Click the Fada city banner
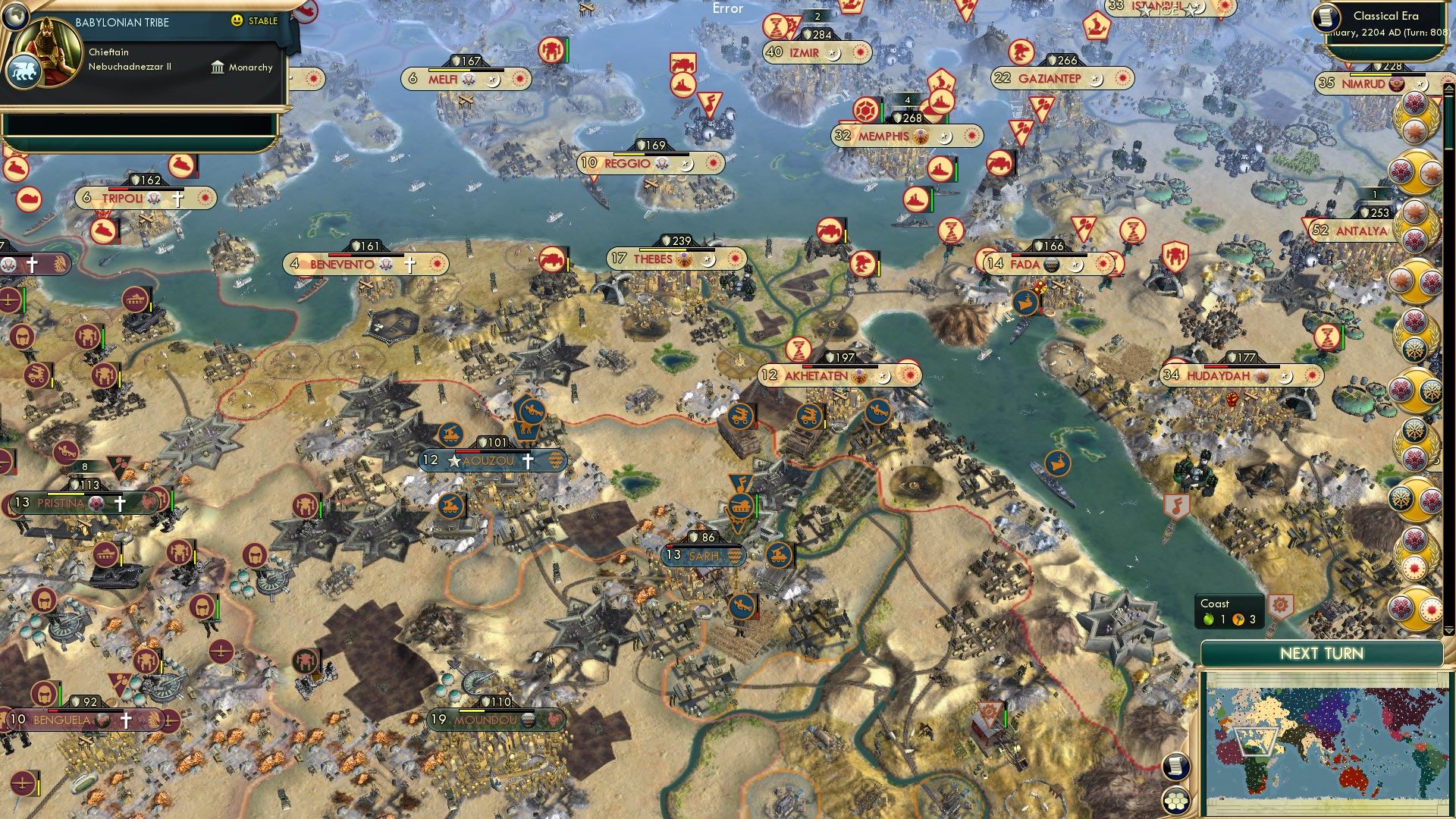The image size is (1456, 819). (1037, 265)
